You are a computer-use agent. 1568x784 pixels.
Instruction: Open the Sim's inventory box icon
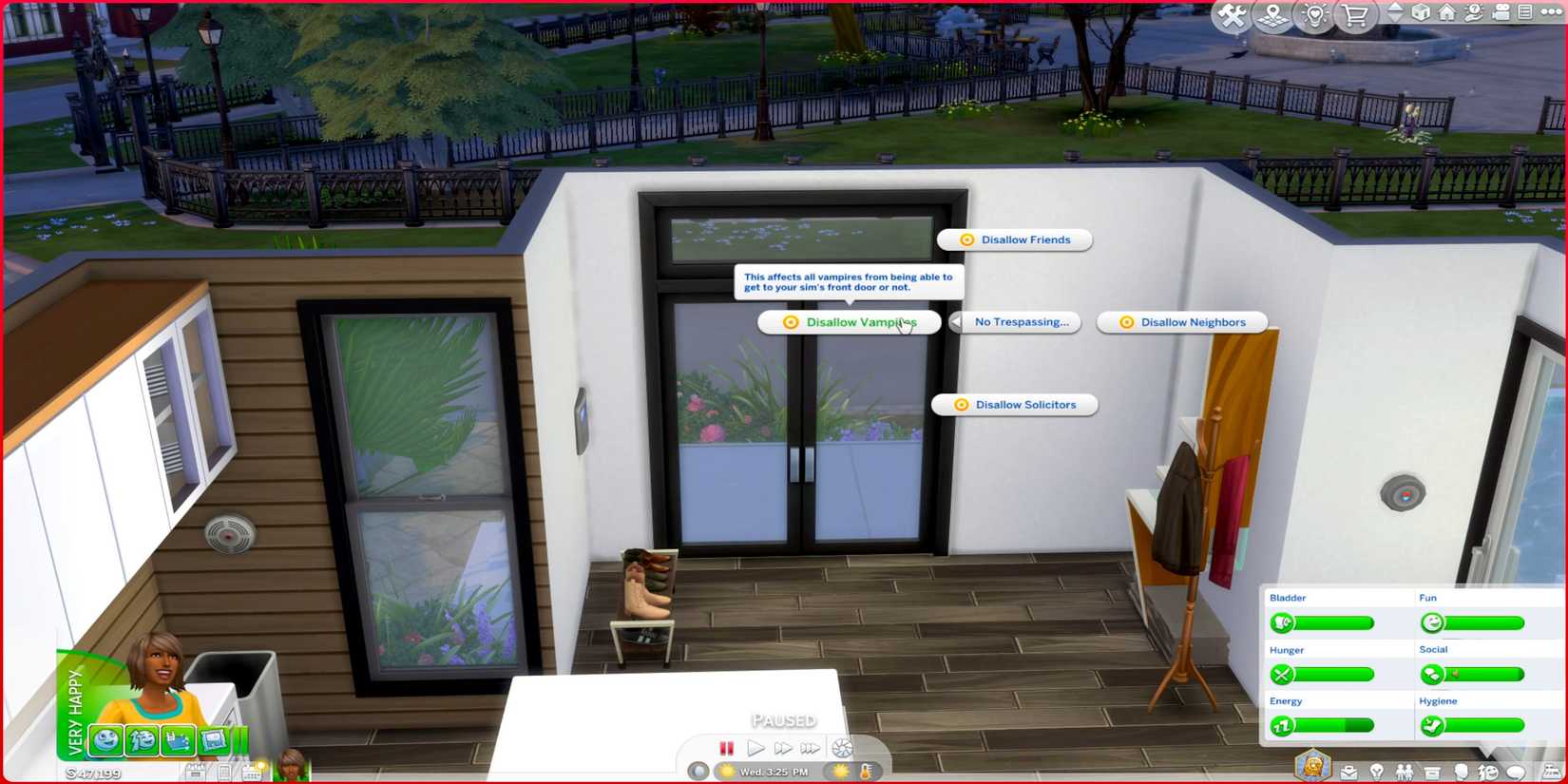[1431, 771]
